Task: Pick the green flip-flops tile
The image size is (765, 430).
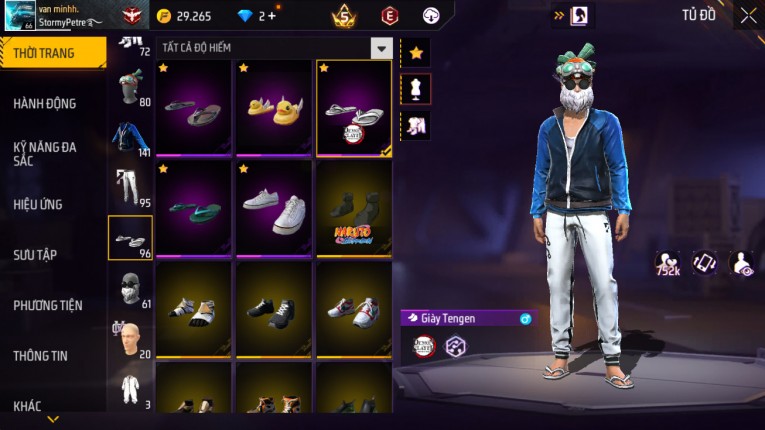Action: pyautogui.click(x=195, y=208)
